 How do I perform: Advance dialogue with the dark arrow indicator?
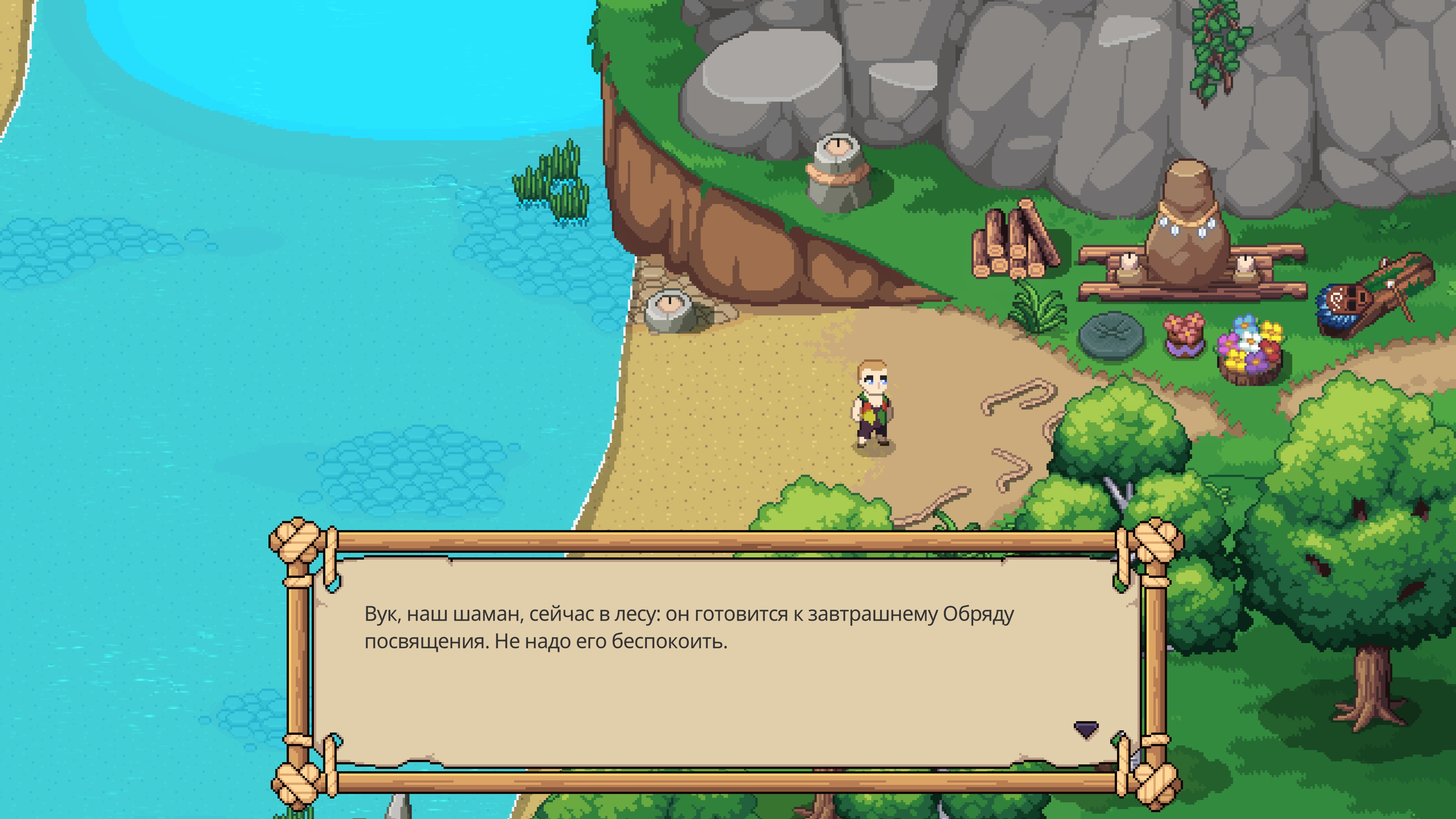point(1085,729)
